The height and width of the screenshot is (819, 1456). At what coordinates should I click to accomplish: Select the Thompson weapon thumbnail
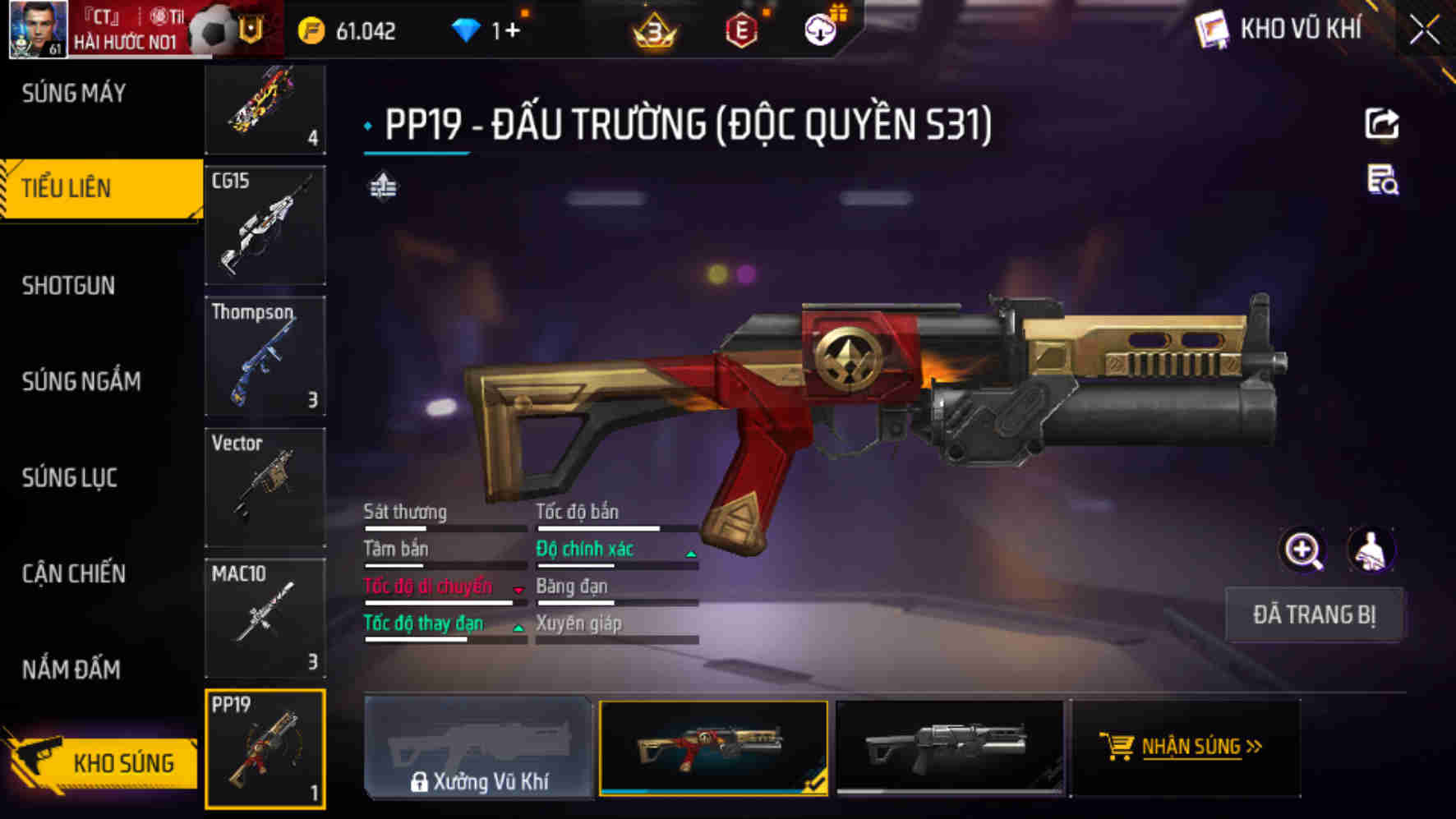[265, 355]
